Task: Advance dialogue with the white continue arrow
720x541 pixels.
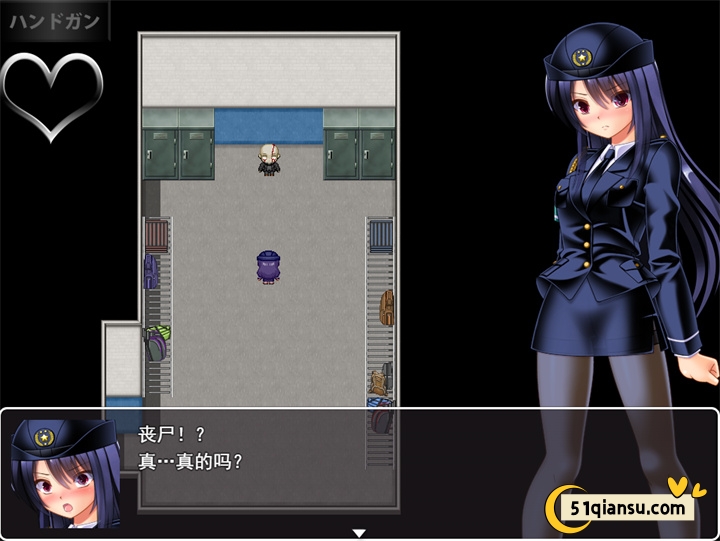Action: click(x=359, y=533)
